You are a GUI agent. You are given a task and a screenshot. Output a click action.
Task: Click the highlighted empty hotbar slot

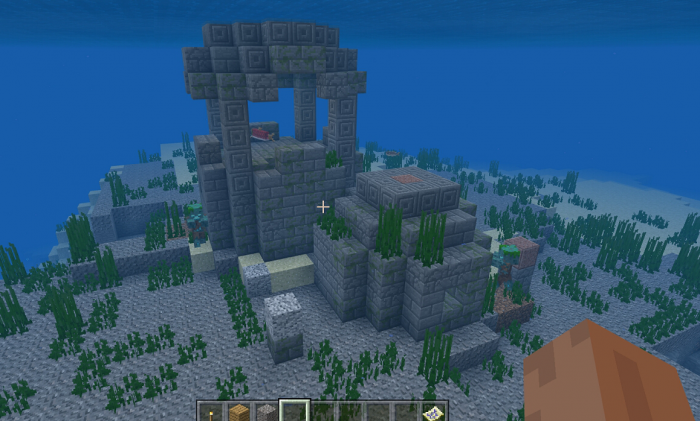(294, 412)
